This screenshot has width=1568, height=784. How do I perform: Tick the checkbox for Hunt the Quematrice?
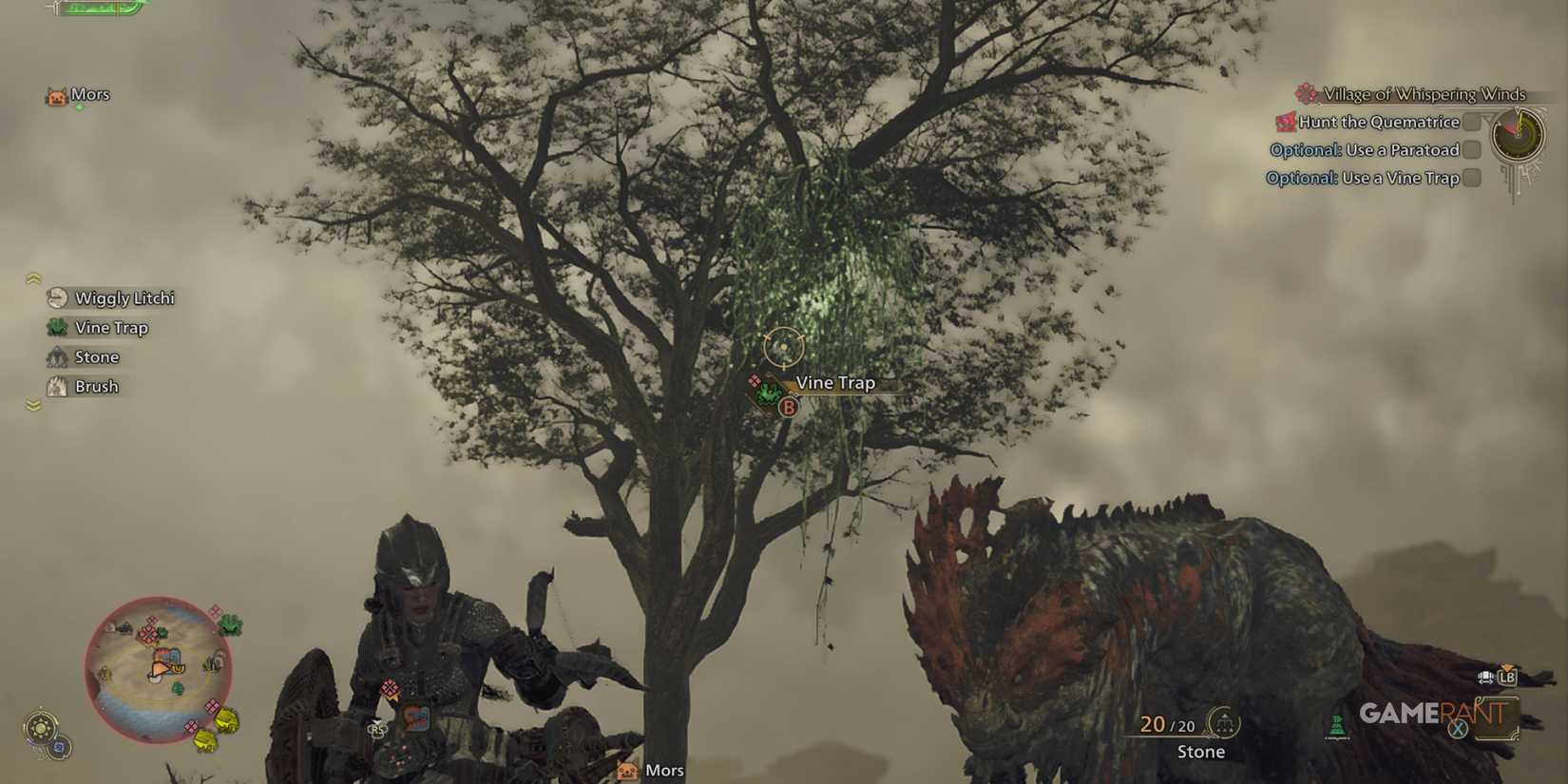pos(1473,122)
